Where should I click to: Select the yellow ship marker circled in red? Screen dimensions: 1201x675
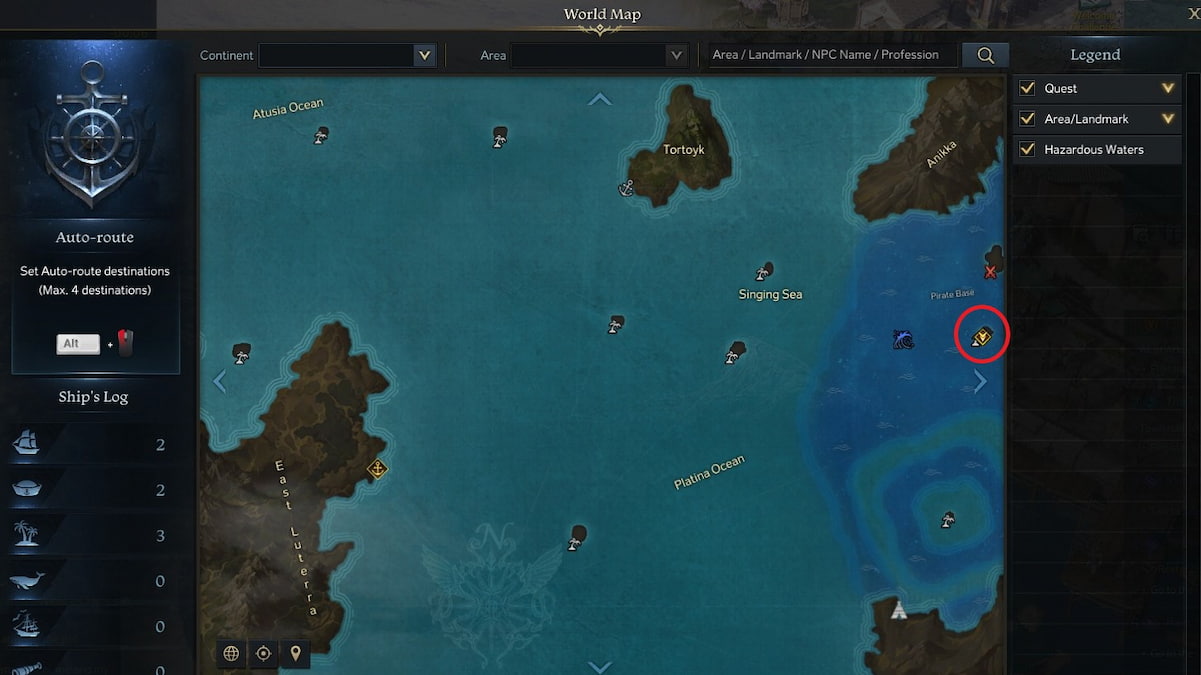[981, 337]
